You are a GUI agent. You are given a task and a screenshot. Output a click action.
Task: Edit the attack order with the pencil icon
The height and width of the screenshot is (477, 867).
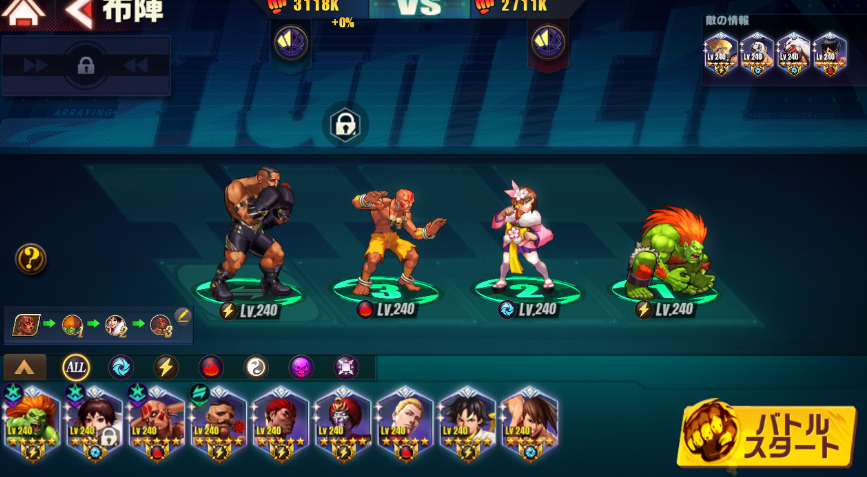pyautogui.click(x=183, y=316)
